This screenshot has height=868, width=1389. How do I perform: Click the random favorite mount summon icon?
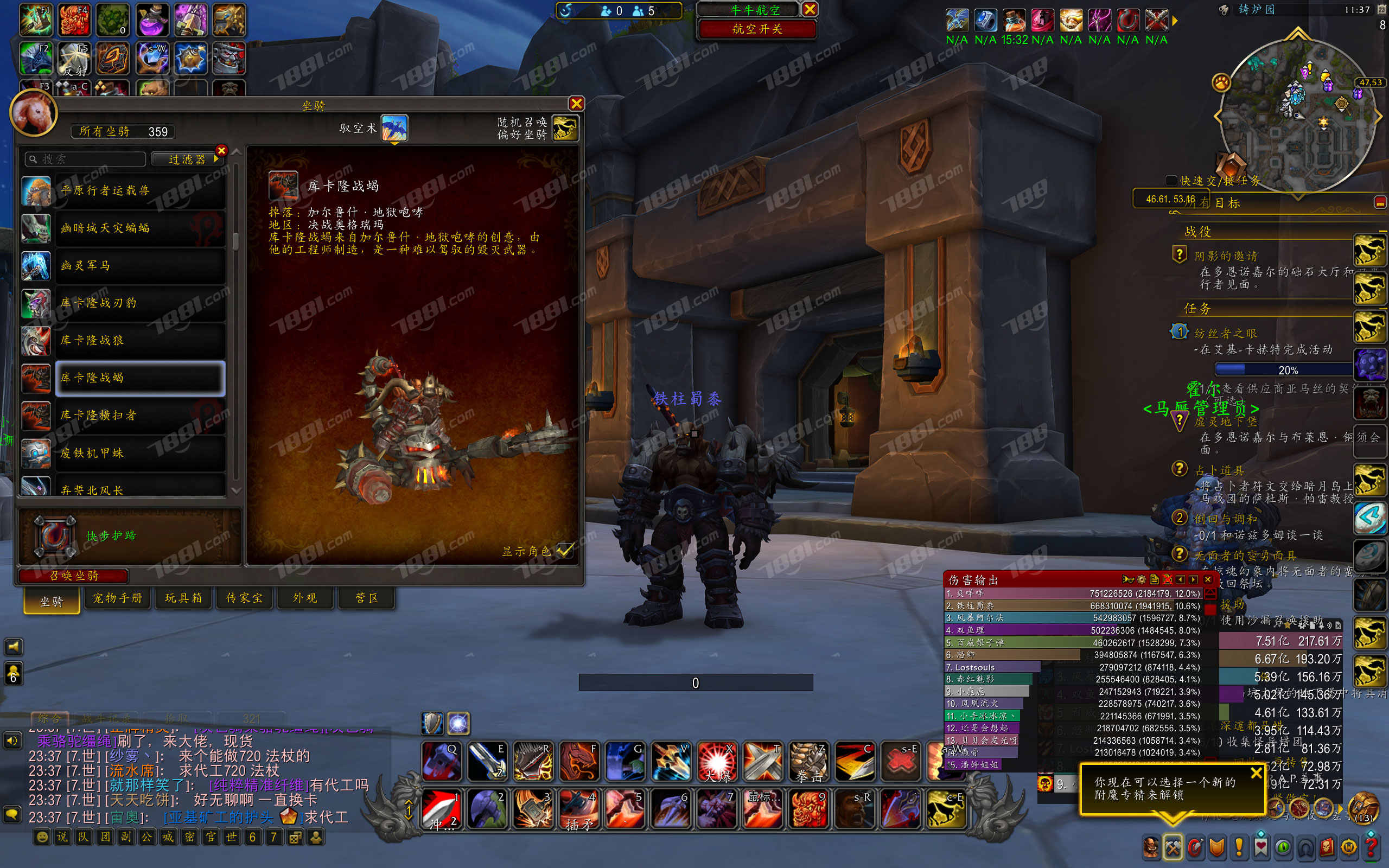(x=565, y=128)
